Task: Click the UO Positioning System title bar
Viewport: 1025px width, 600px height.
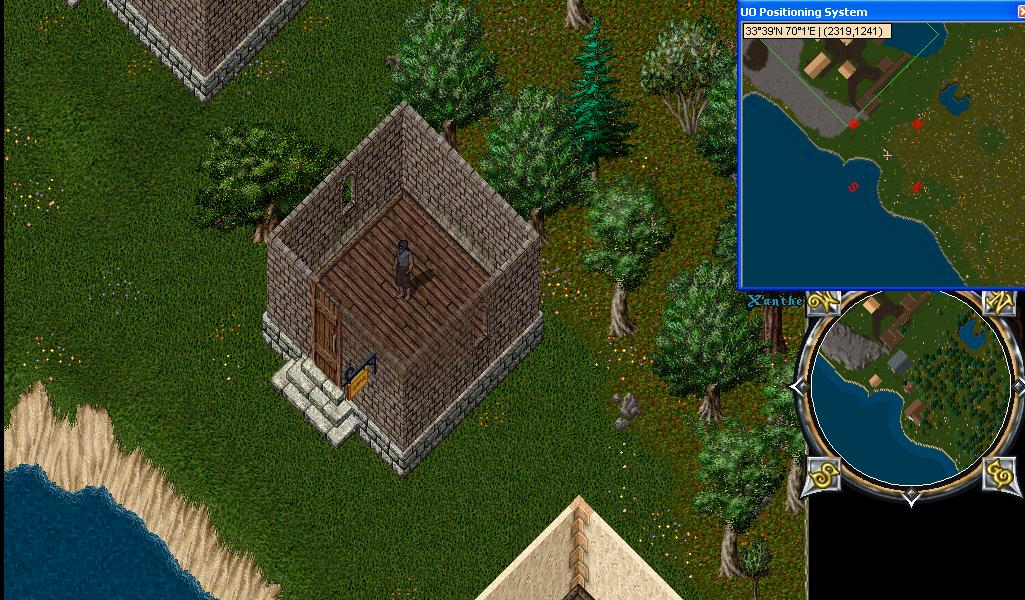Action: point(880,12)
